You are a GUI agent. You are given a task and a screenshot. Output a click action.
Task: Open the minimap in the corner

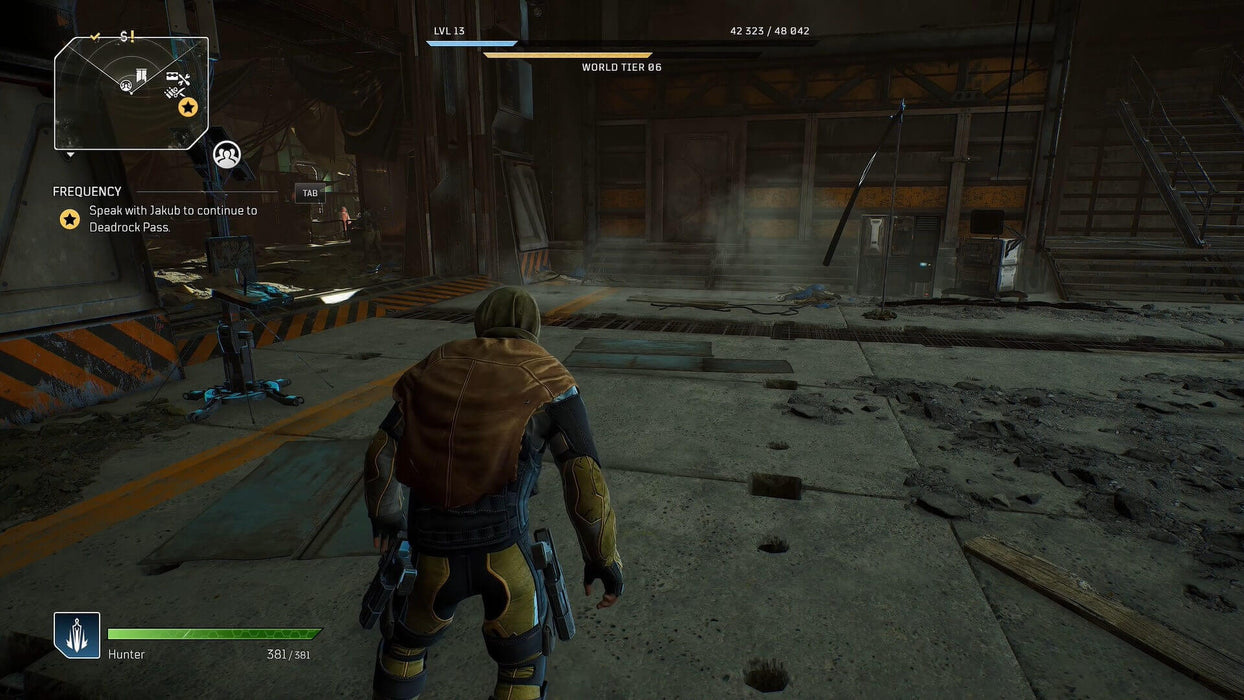[x=131, y=93]
